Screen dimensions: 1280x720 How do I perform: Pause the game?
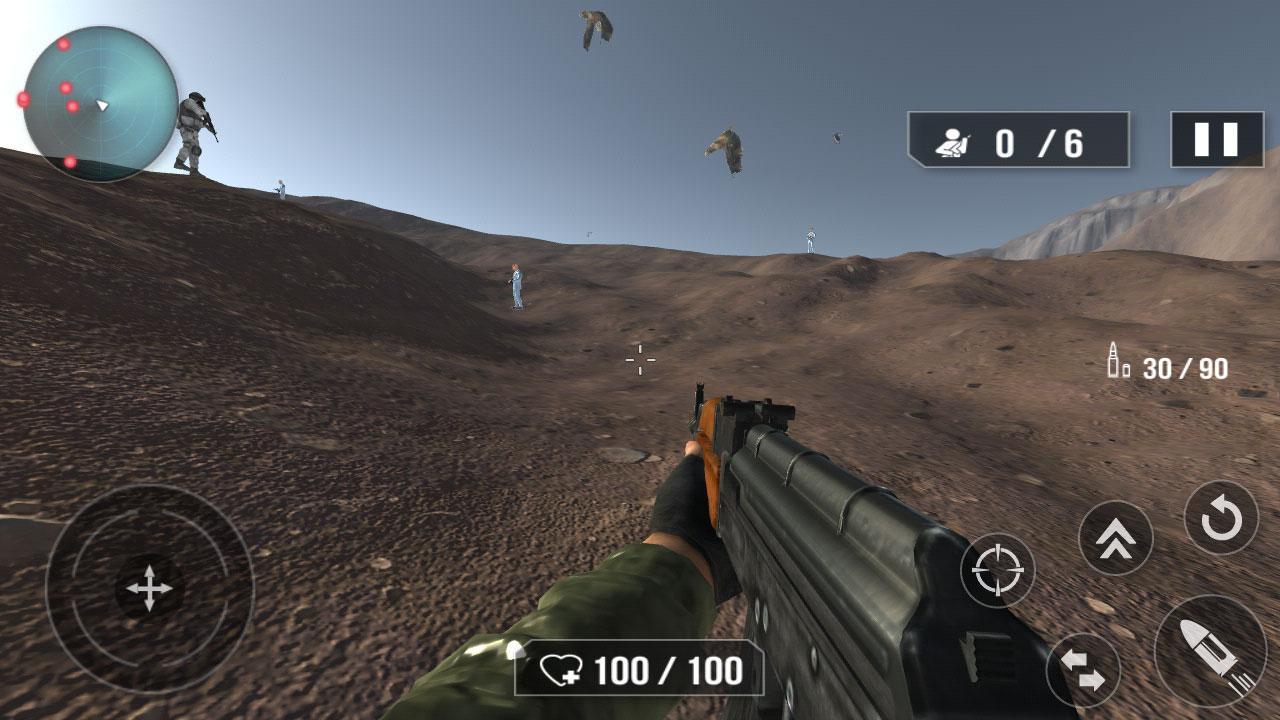[1216, 139]
